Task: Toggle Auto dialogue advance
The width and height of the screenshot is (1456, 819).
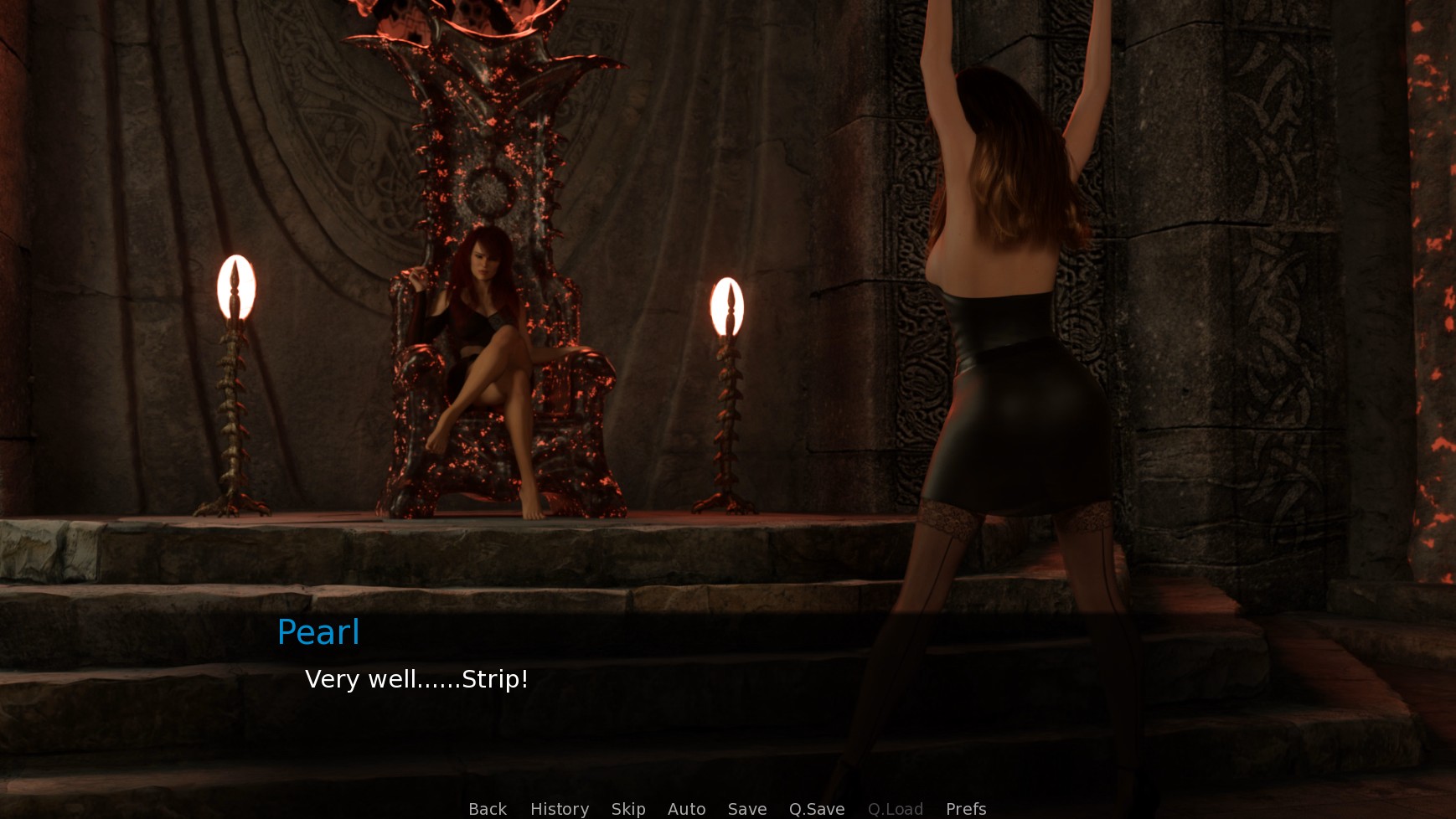Action: tap(686, 809)
